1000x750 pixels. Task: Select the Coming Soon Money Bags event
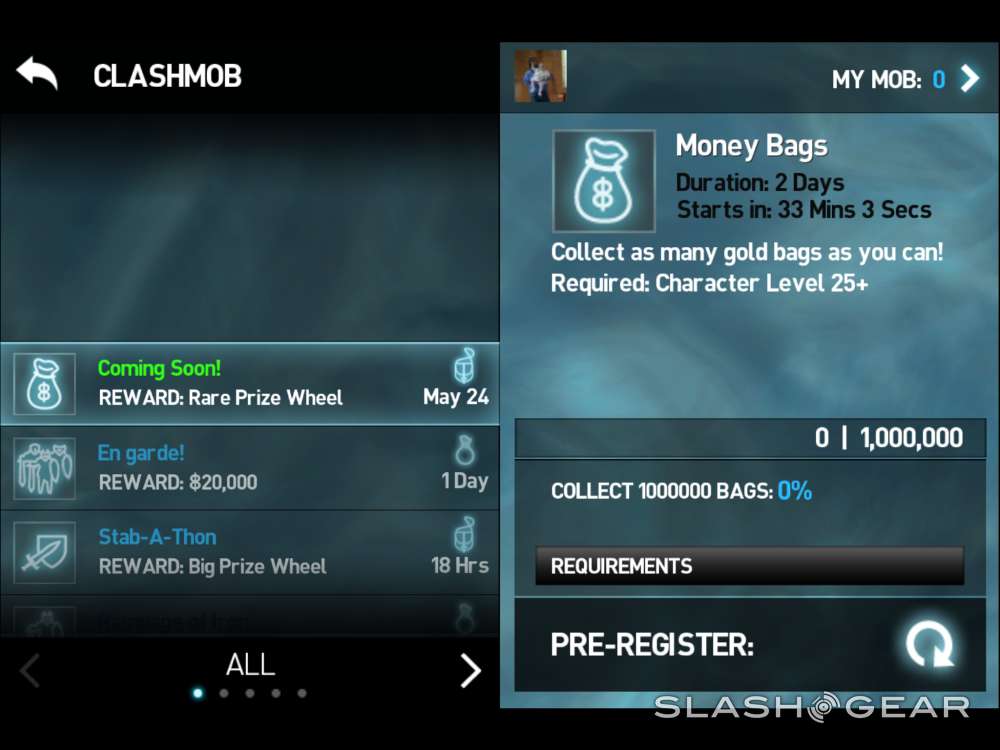(250, 384)
